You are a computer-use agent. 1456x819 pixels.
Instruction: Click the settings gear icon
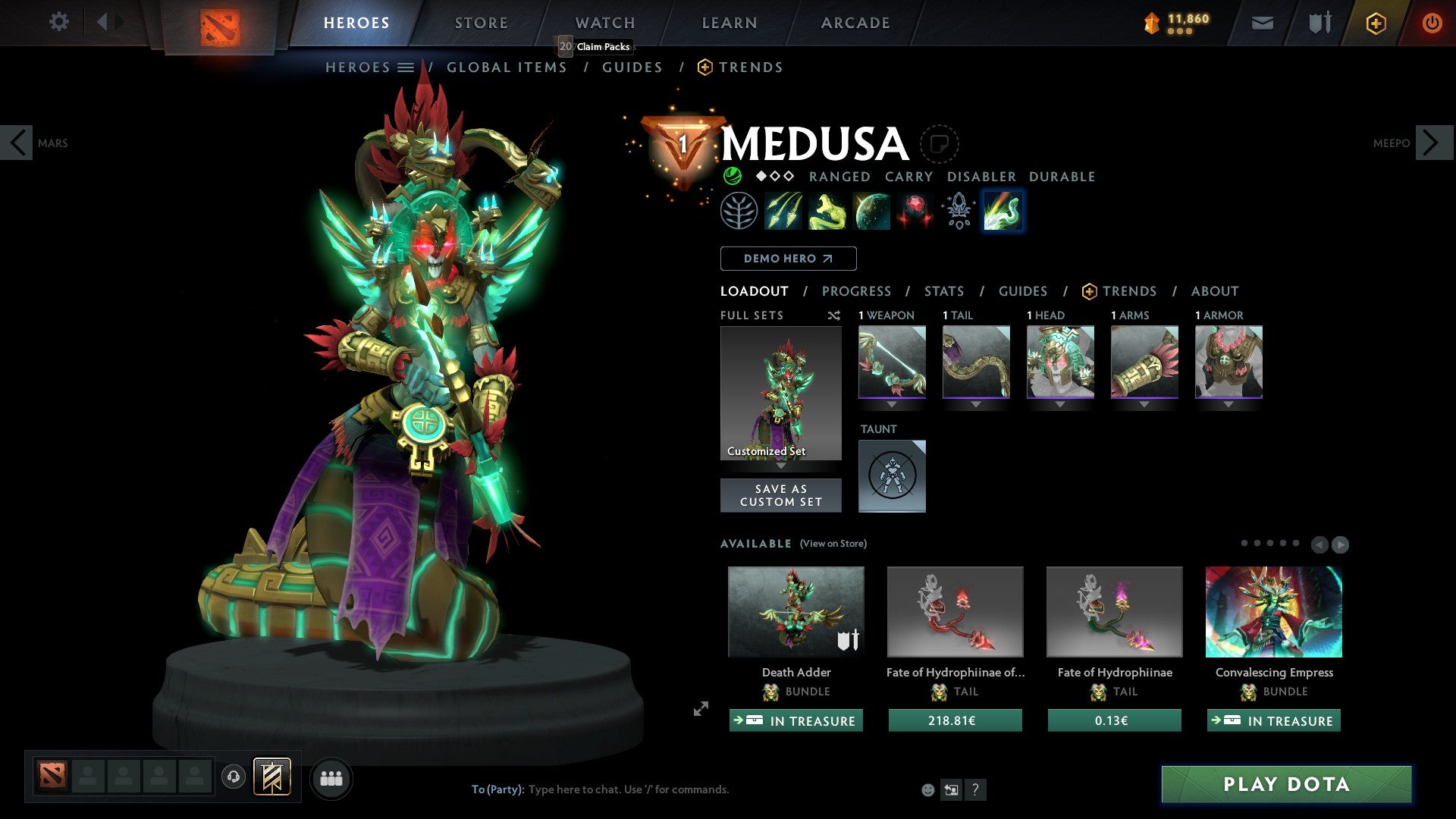(x=58, y=22)
